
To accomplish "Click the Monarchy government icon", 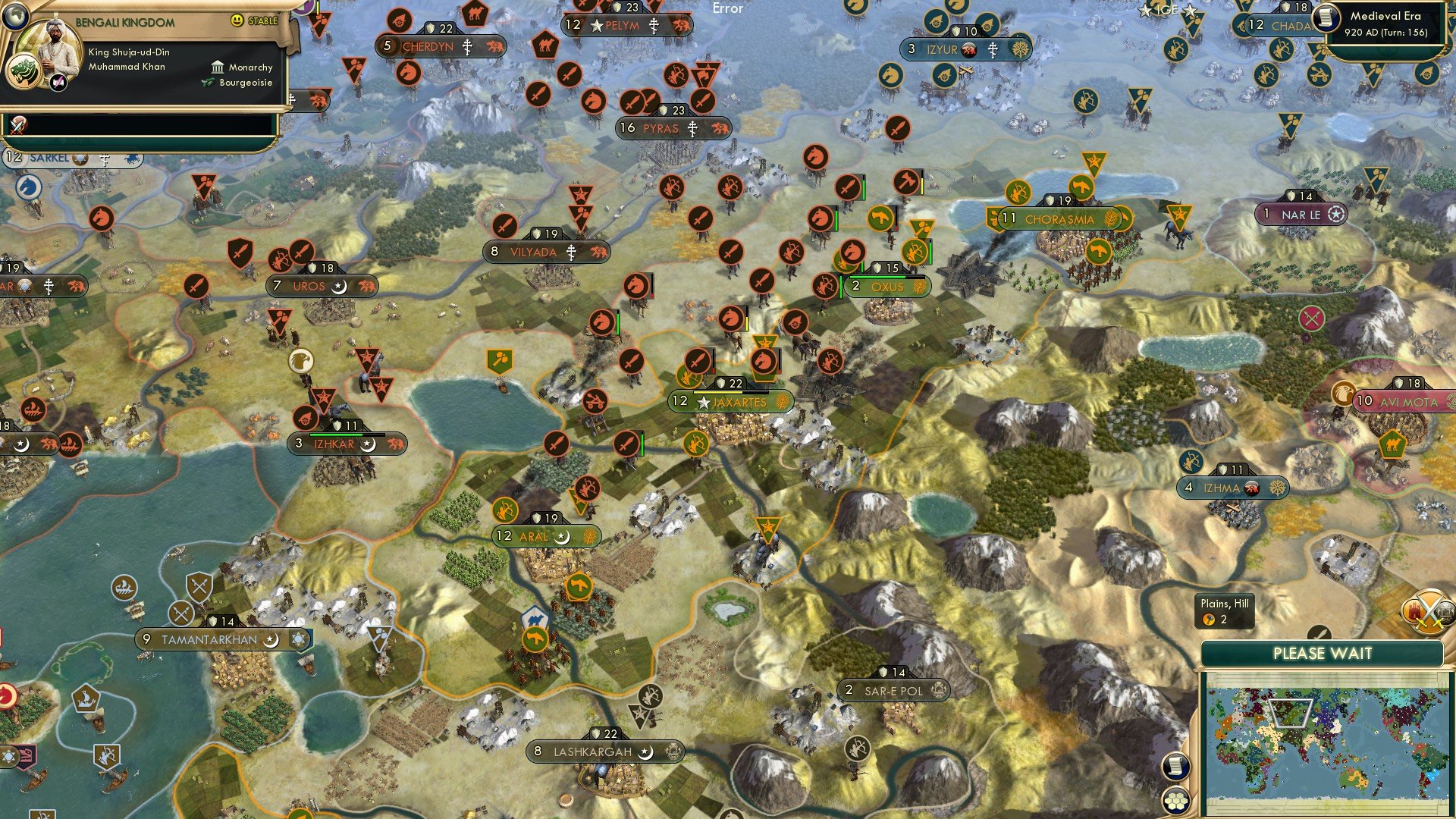I will [x=217, y=67].
